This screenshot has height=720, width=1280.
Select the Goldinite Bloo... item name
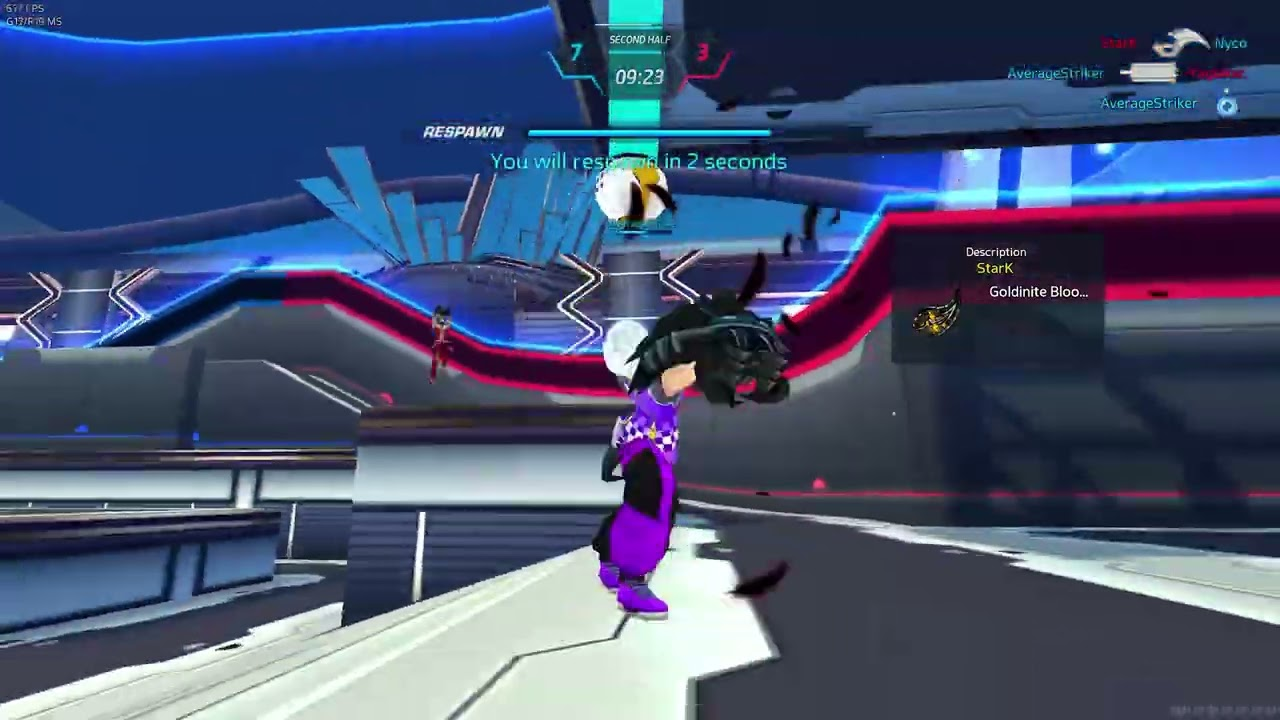1038,292
